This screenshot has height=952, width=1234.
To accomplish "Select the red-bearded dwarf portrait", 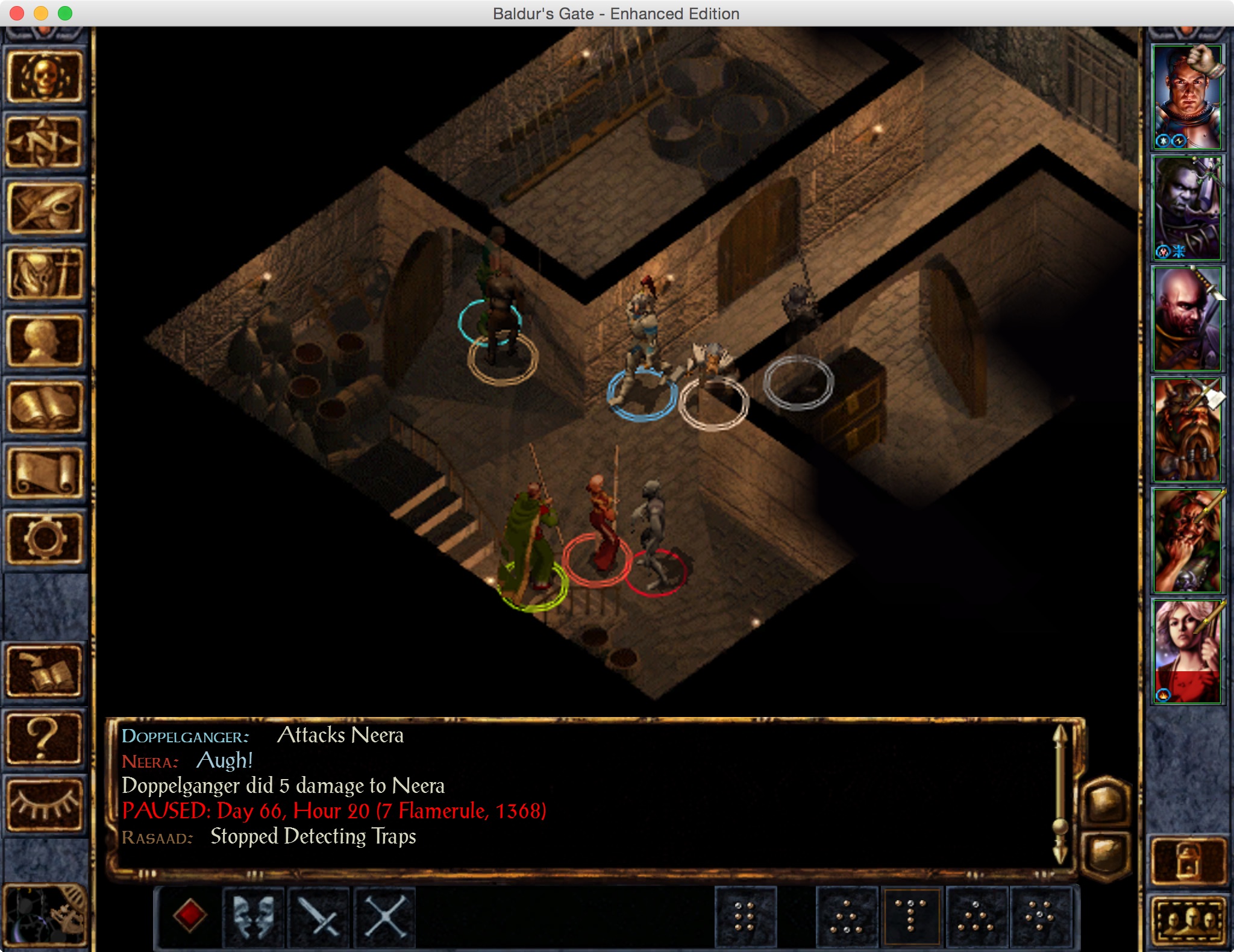I will (x=1187, y=429).
